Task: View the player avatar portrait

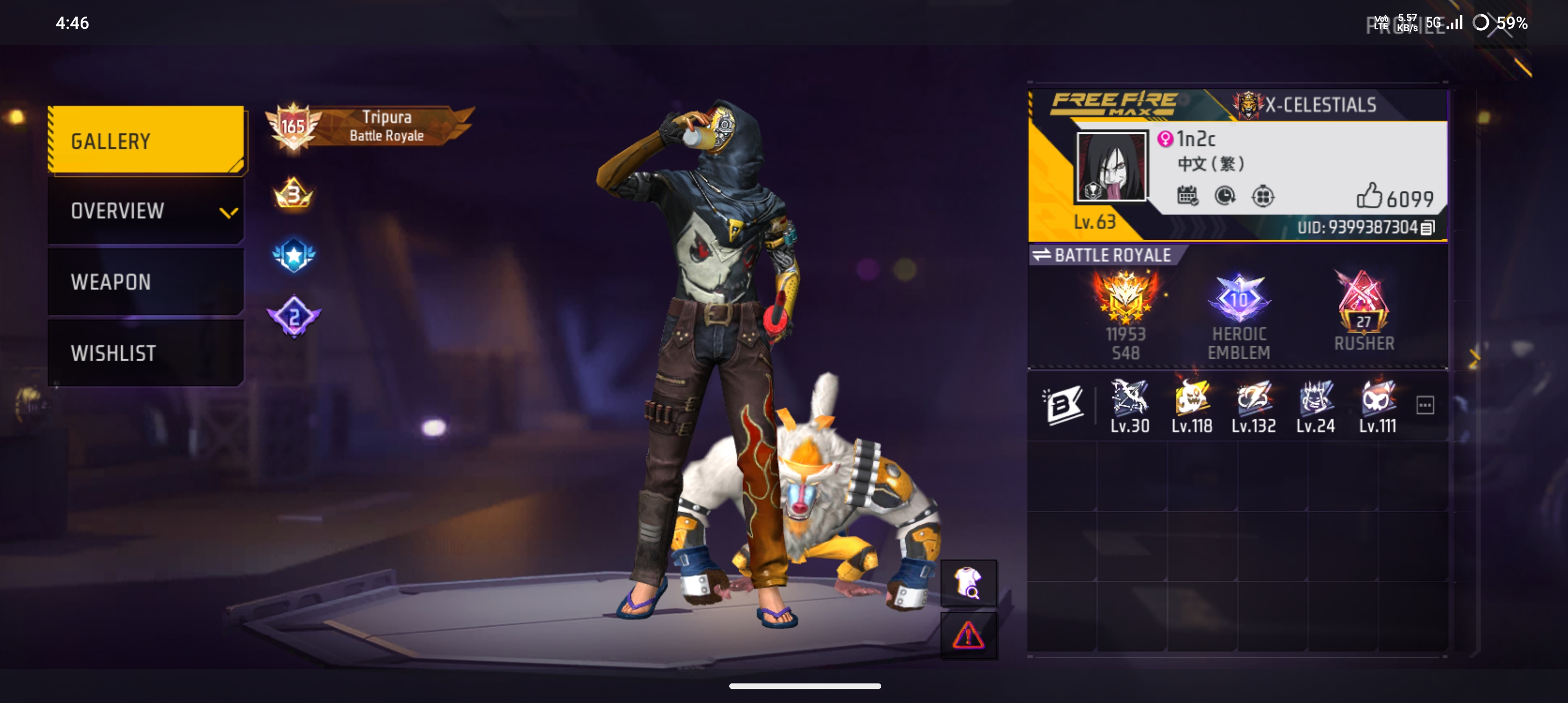Action: [1111, 166]
